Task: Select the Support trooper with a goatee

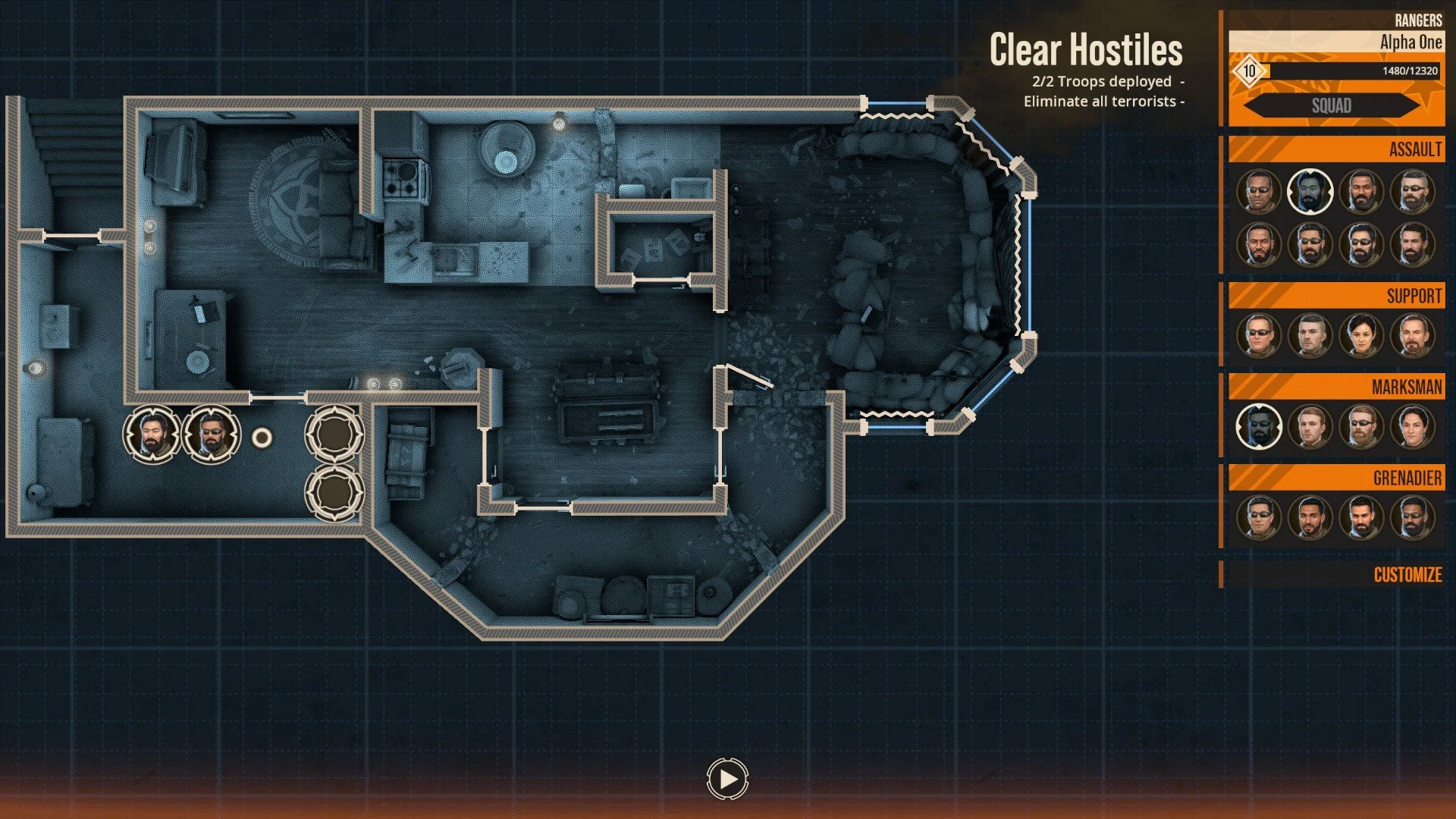Action: pyautogui.click(x=1412, y=336)
